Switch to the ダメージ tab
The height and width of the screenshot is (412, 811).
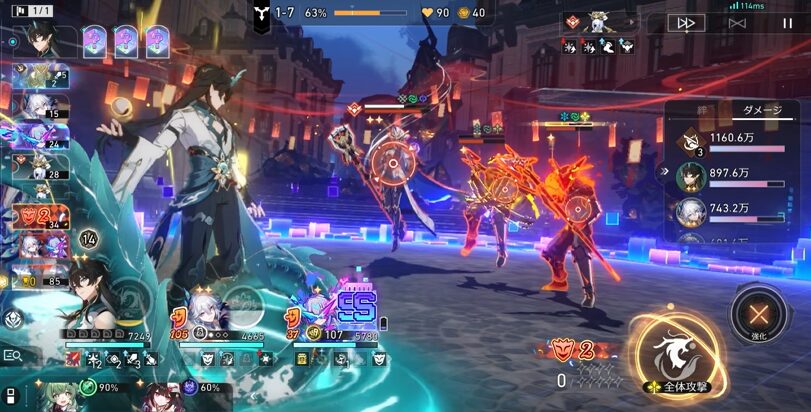756,111
